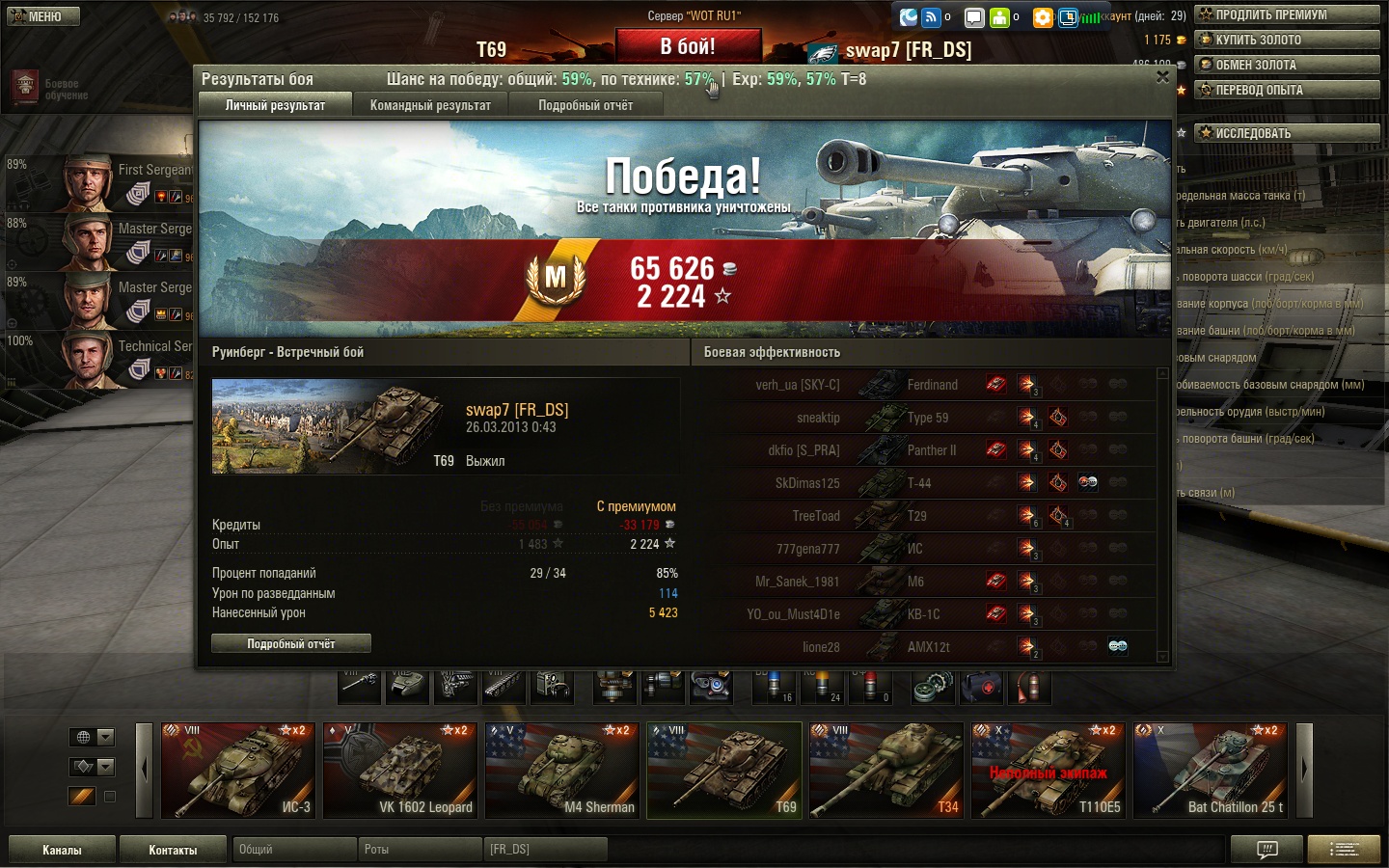Switch to the Роты chat tab

(420, 850)
